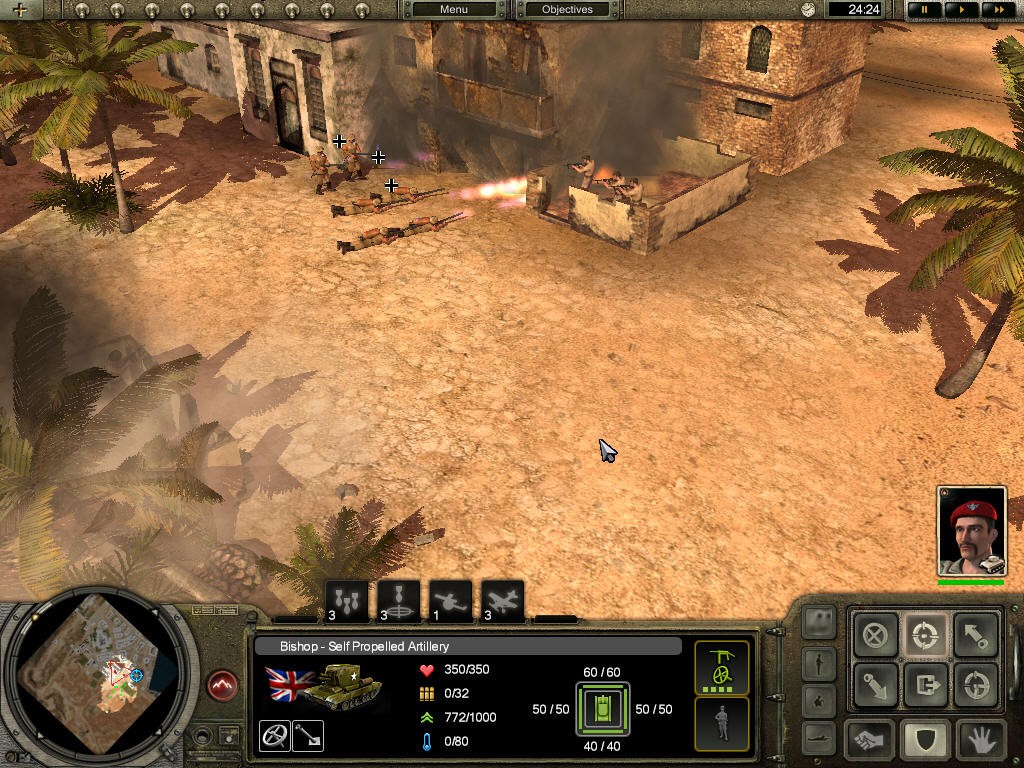Select the carpet bombing support icon
The image size is (1024, 768).
(346, 601)
